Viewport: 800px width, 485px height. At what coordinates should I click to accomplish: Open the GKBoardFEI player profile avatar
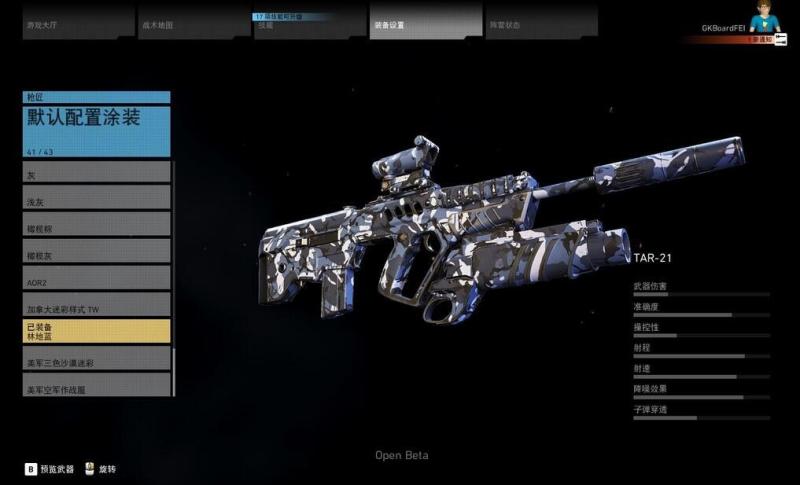(x=770, y=20)
